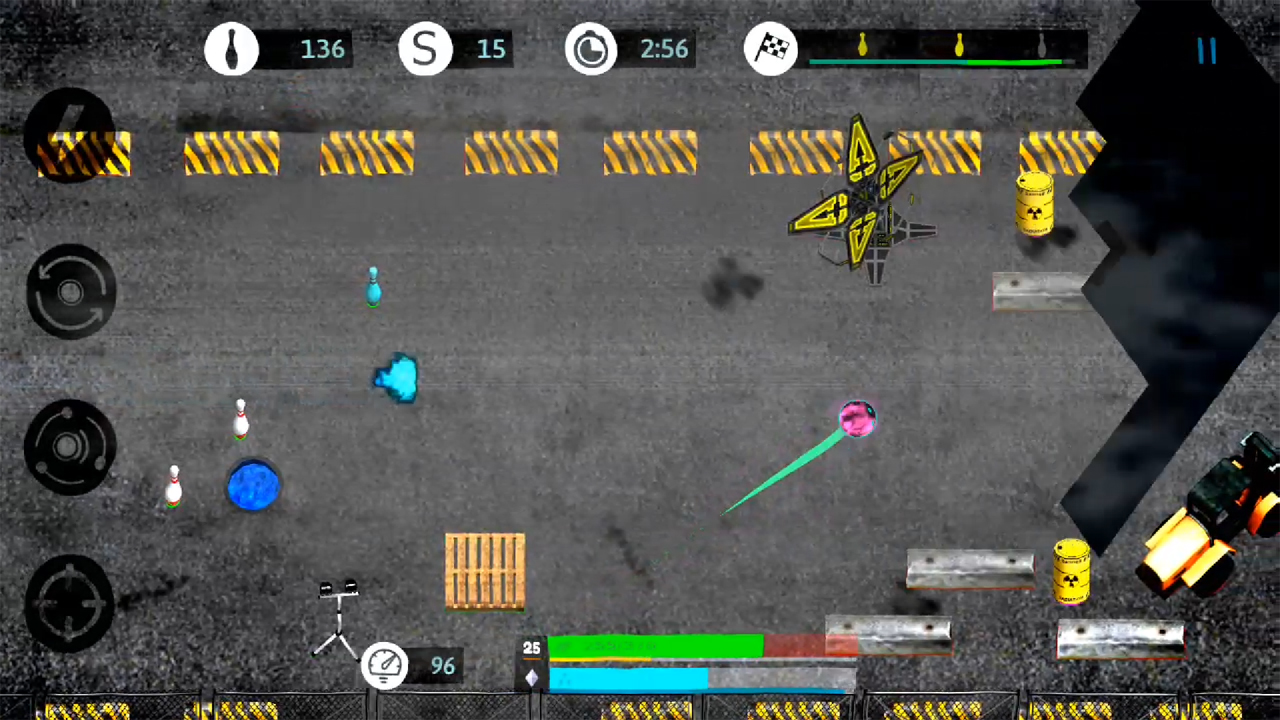The width and height of the screenshot is (1280, 720).
Task: Click the top HUD status bar
Action: tap(640, 49)
